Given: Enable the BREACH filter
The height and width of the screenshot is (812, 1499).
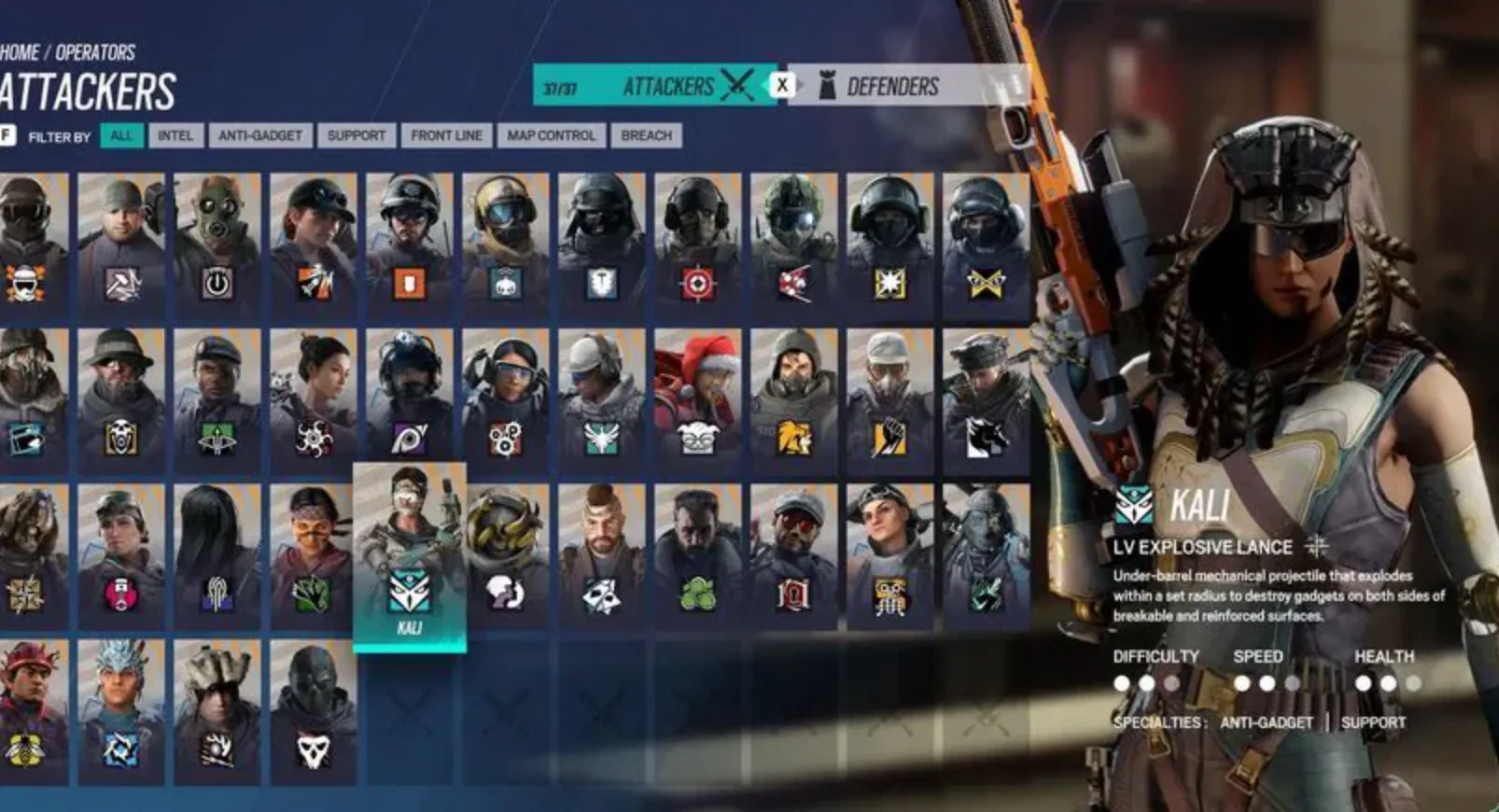Looking at the screenshot, I should click(x=644, y=135).
